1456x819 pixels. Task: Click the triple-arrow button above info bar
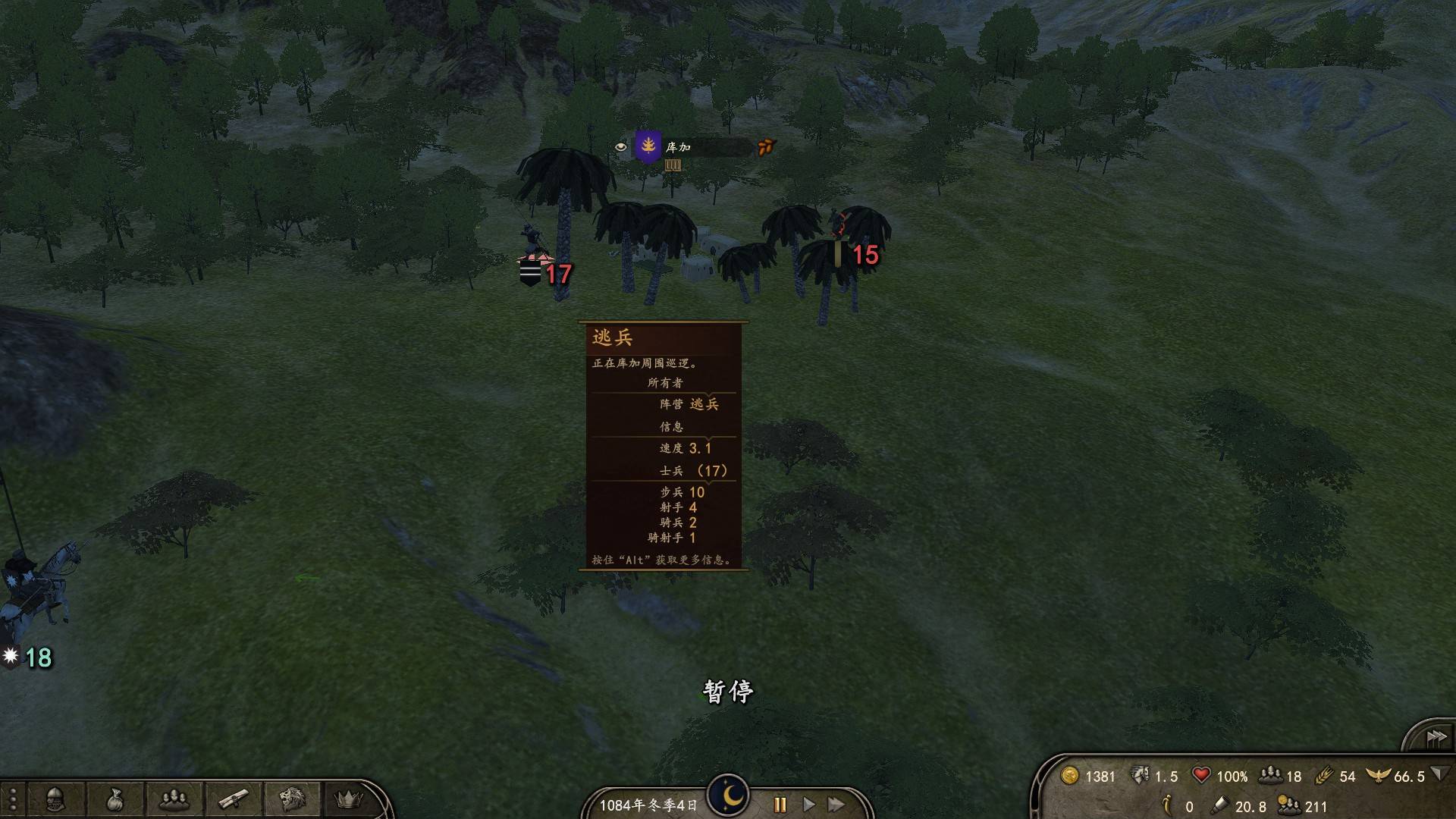pyautogui.click(x=1436, y=738)
